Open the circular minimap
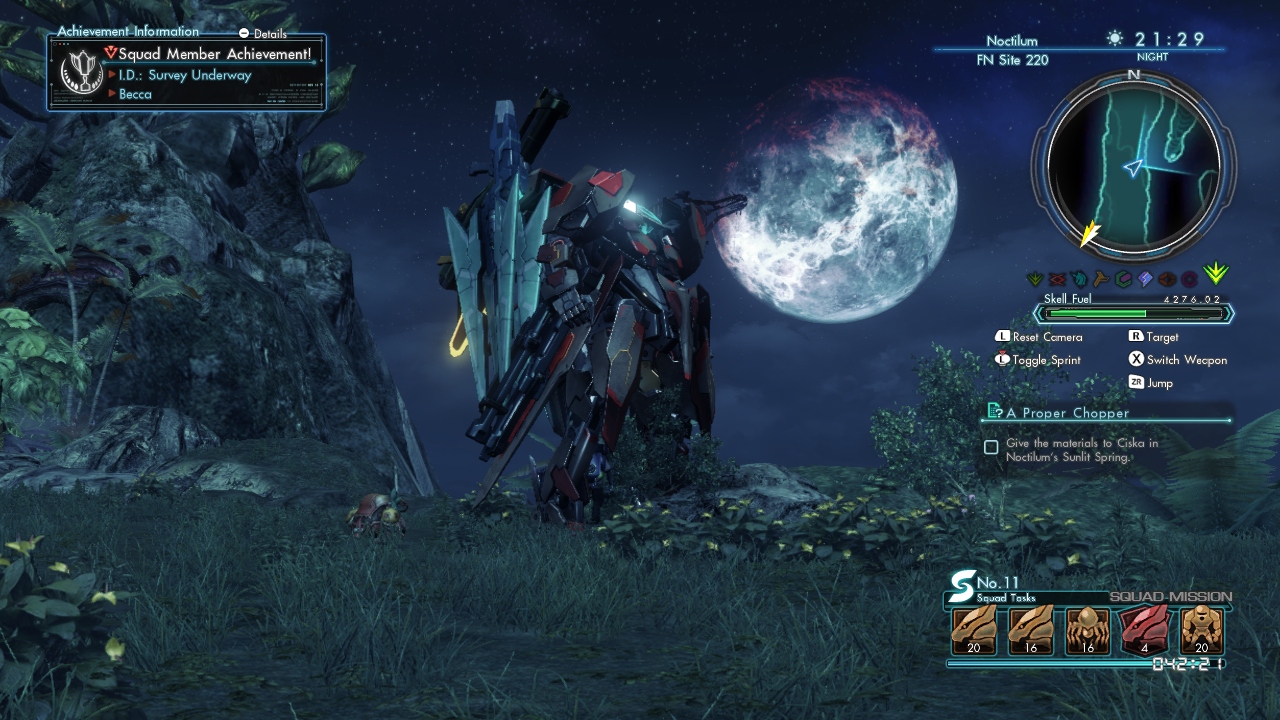 point(1133,167)
